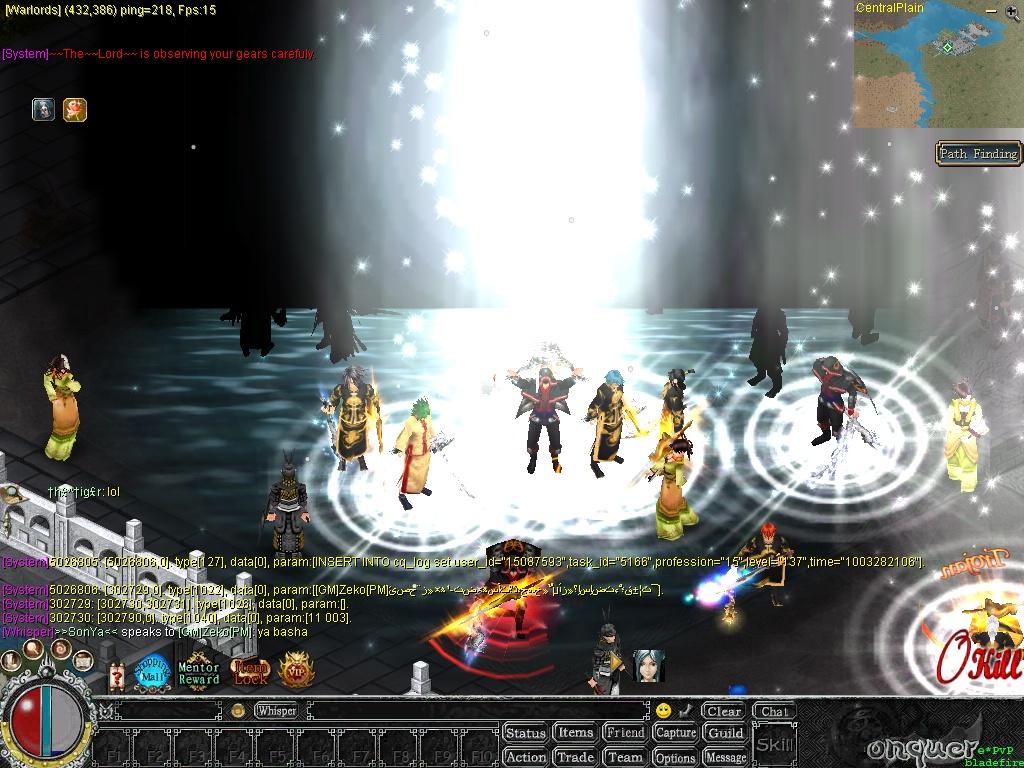Open the Item Lock feature
This screenshot has width=1024, height=768.
tap(250, 672)
